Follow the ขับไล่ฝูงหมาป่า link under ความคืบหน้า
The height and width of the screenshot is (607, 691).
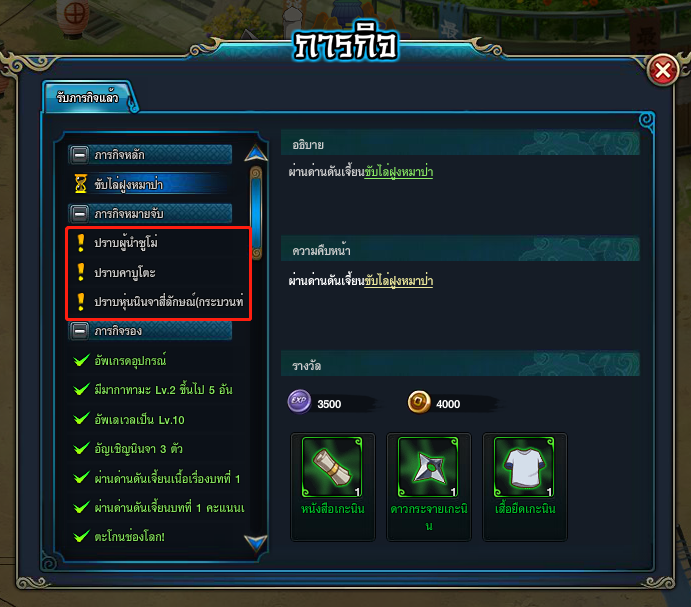(x=398, y=281)
